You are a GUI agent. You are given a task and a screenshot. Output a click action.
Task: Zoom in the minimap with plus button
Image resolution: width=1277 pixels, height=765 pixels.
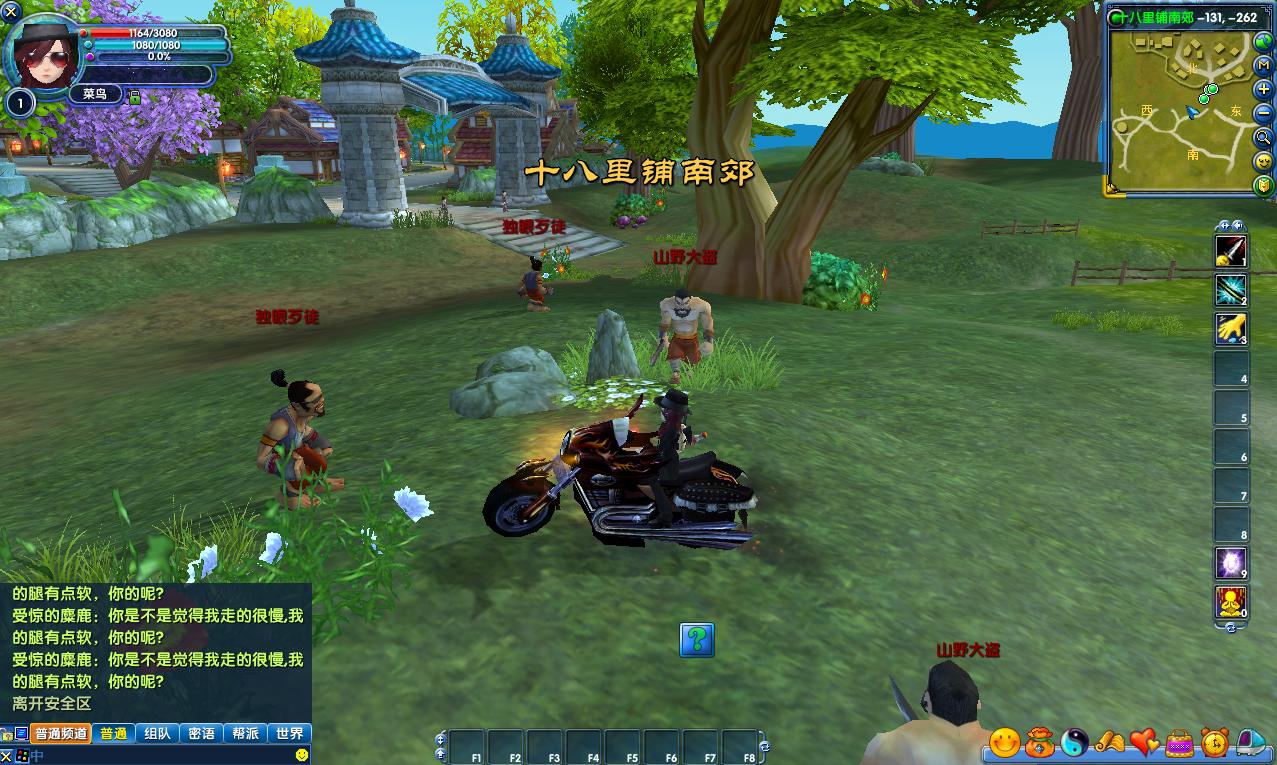point(1264,90)
